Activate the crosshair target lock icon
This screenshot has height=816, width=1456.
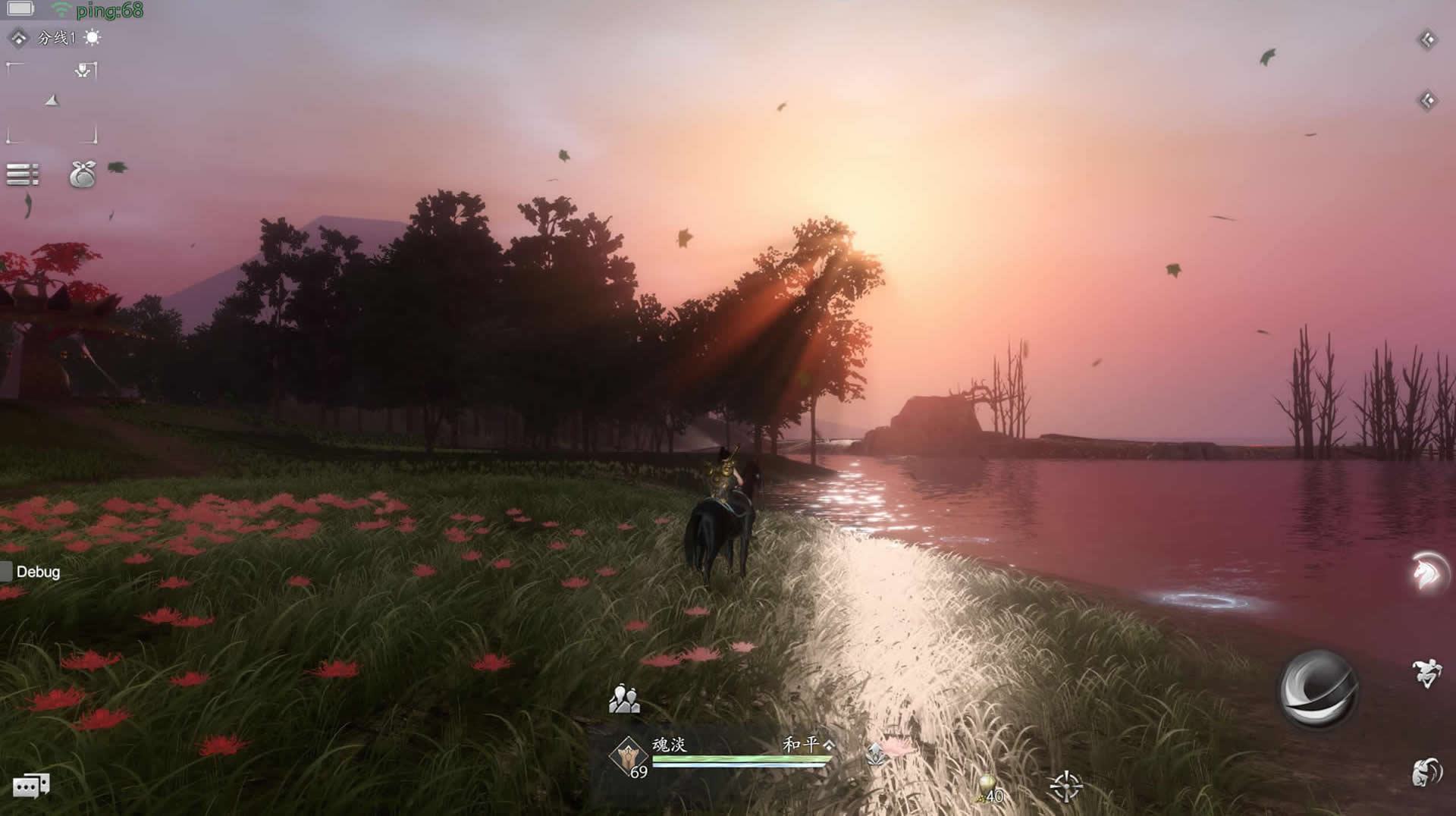tap(1065, 786)
